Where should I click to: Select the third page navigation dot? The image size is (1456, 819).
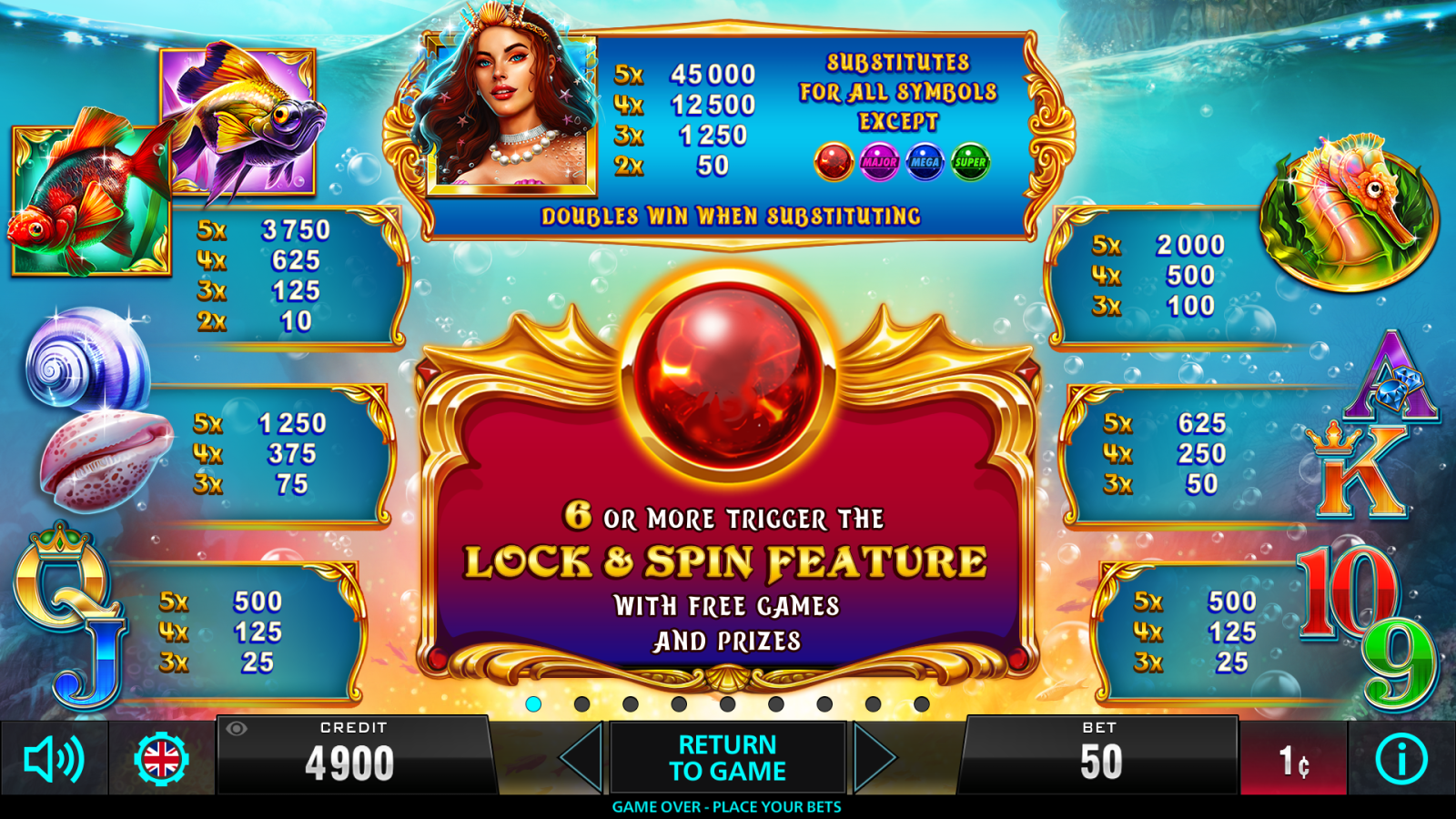coord(630,702)
